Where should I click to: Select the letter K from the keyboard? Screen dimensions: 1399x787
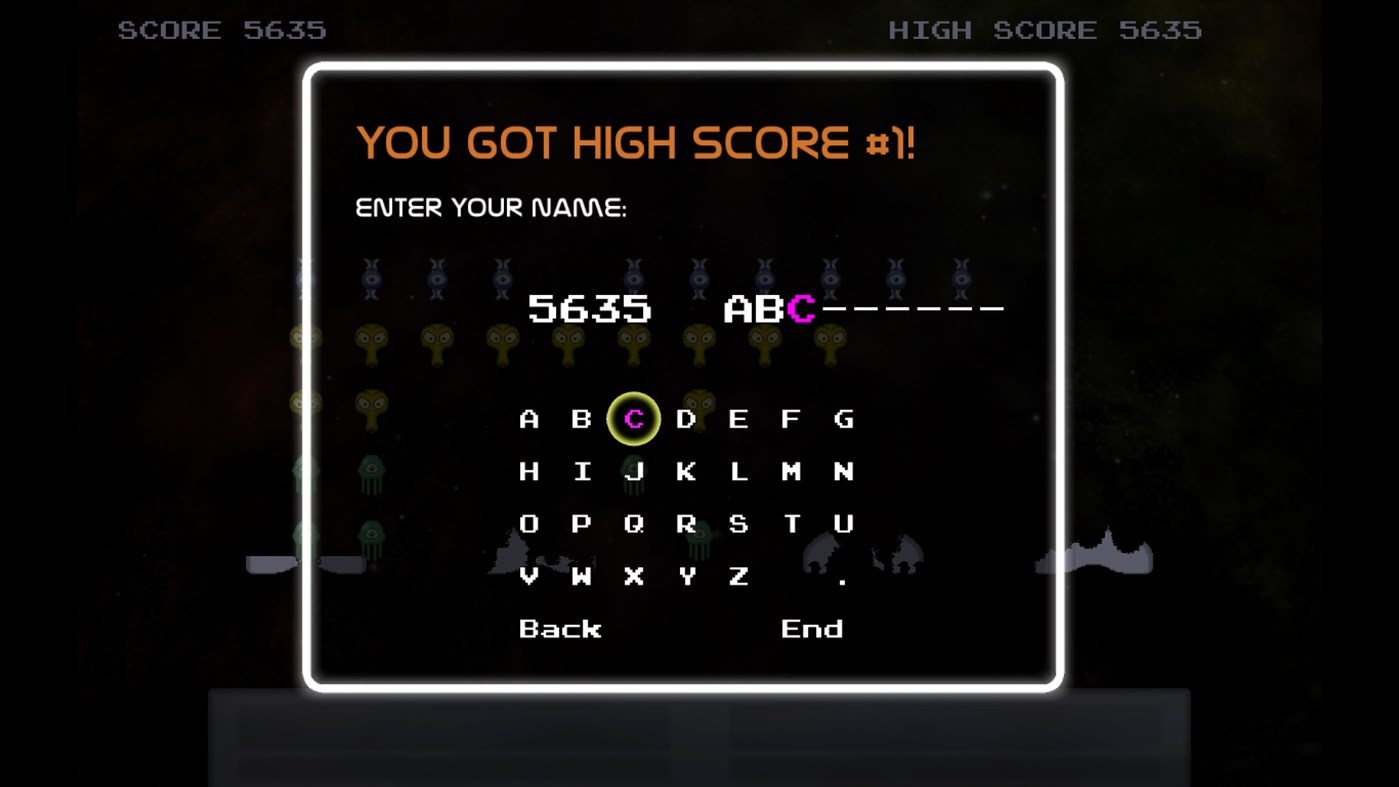[x=686, y=471]
